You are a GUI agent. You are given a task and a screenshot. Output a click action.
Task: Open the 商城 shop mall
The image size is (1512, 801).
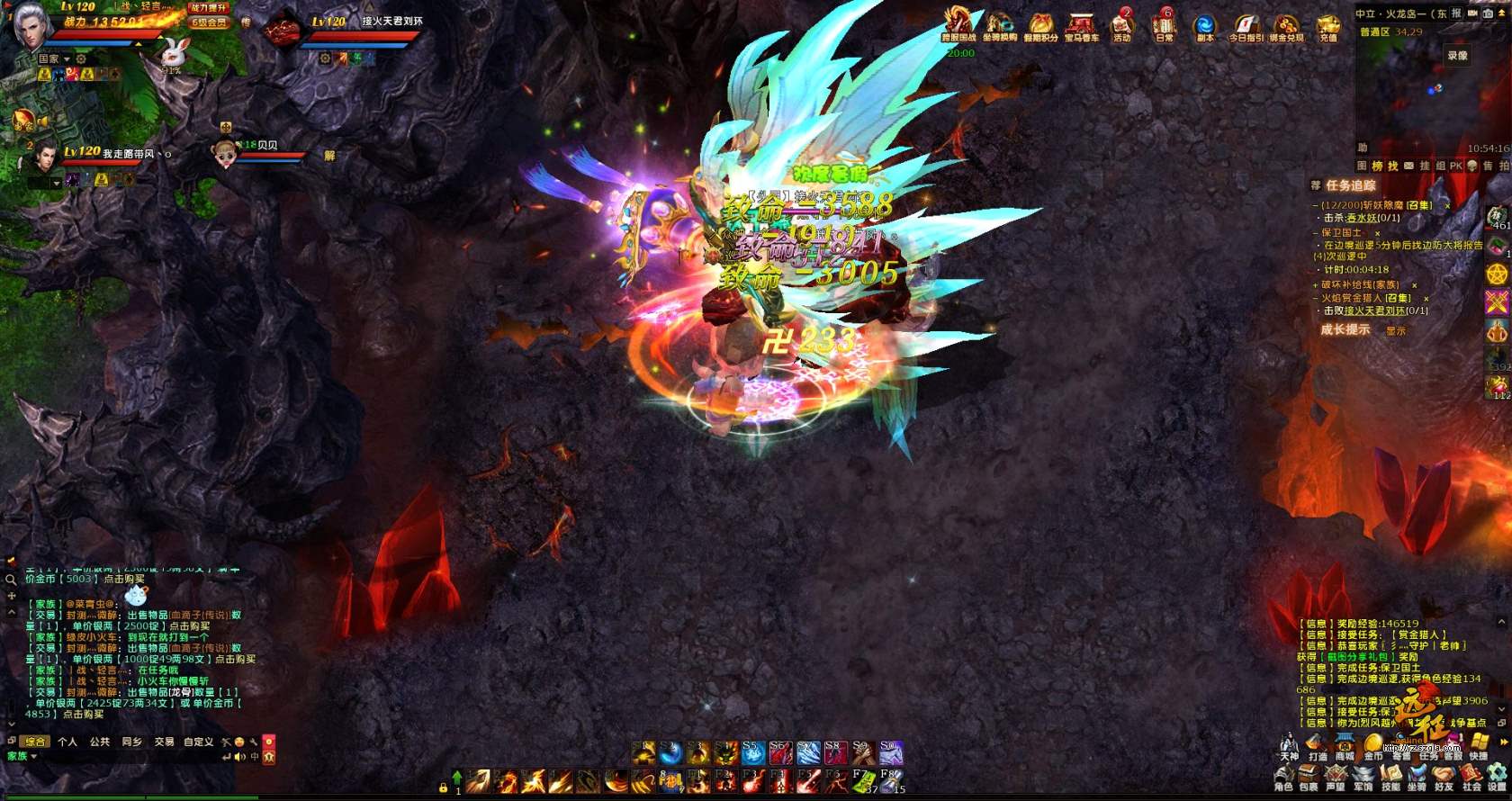pos(1345,747)
